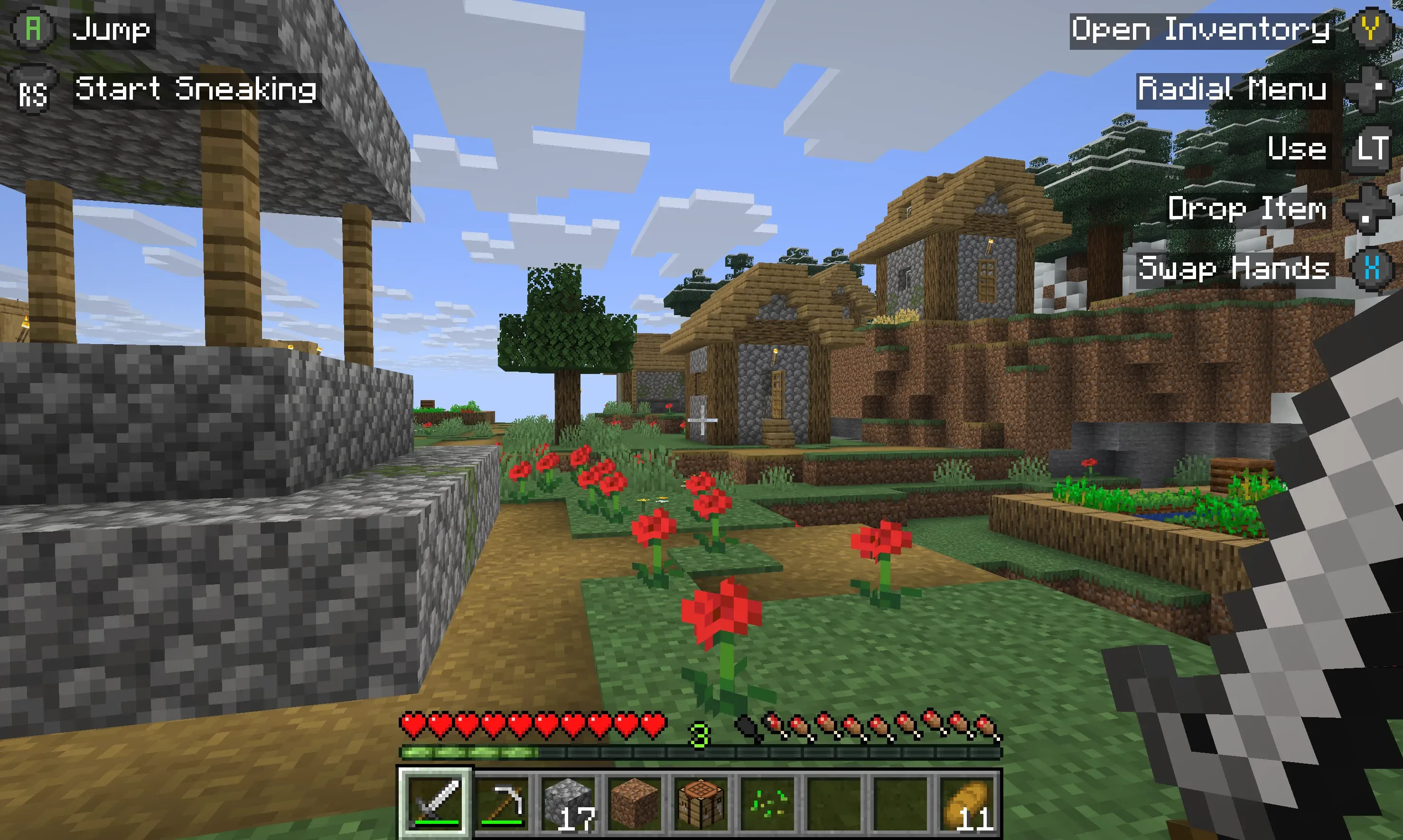Click the Open Inventory label
The image size is (1403, 840).
[1201, 29]
